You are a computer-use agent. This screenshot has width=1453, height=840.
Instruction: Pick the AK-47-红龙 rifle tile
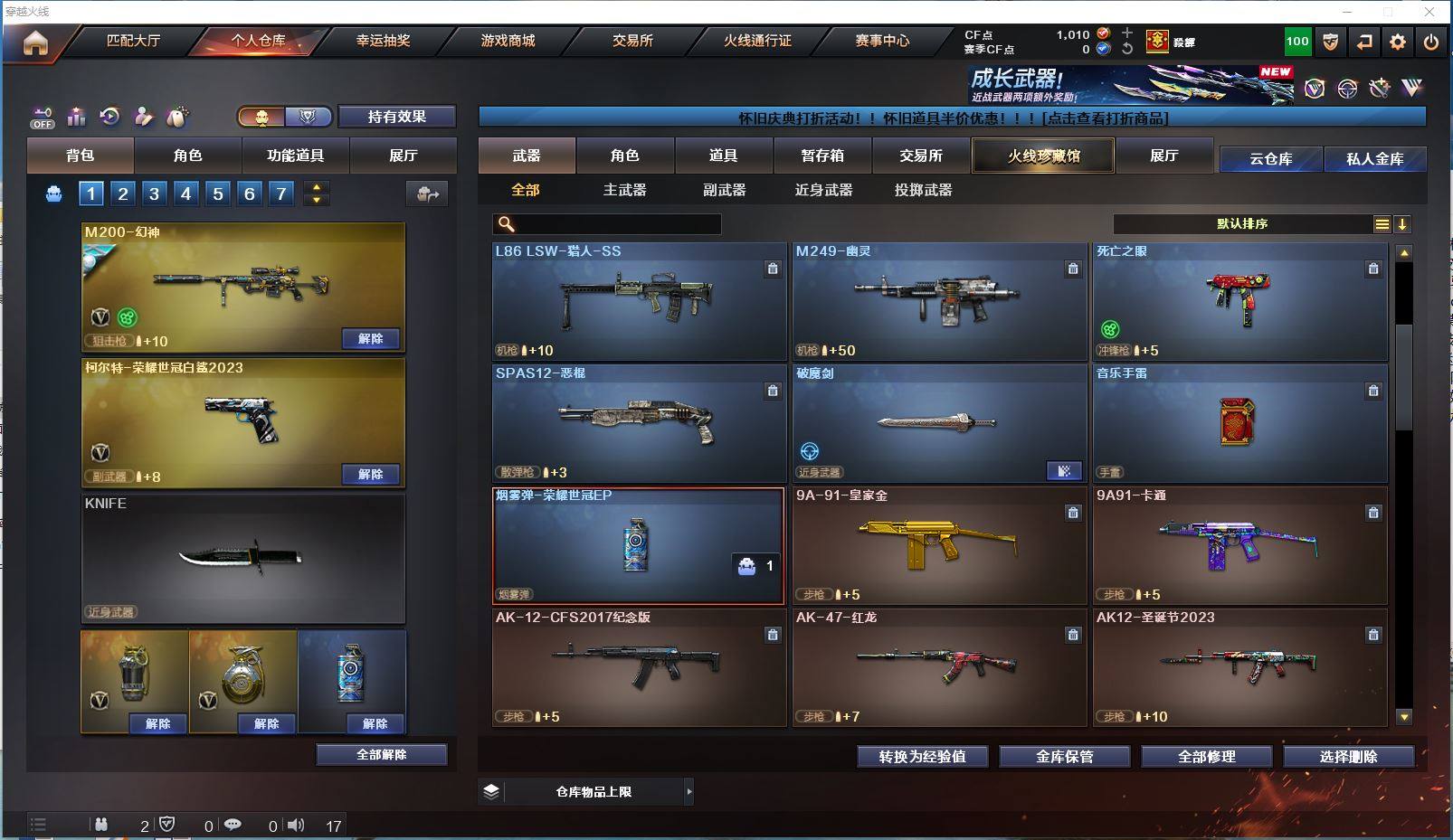[939, 668]
